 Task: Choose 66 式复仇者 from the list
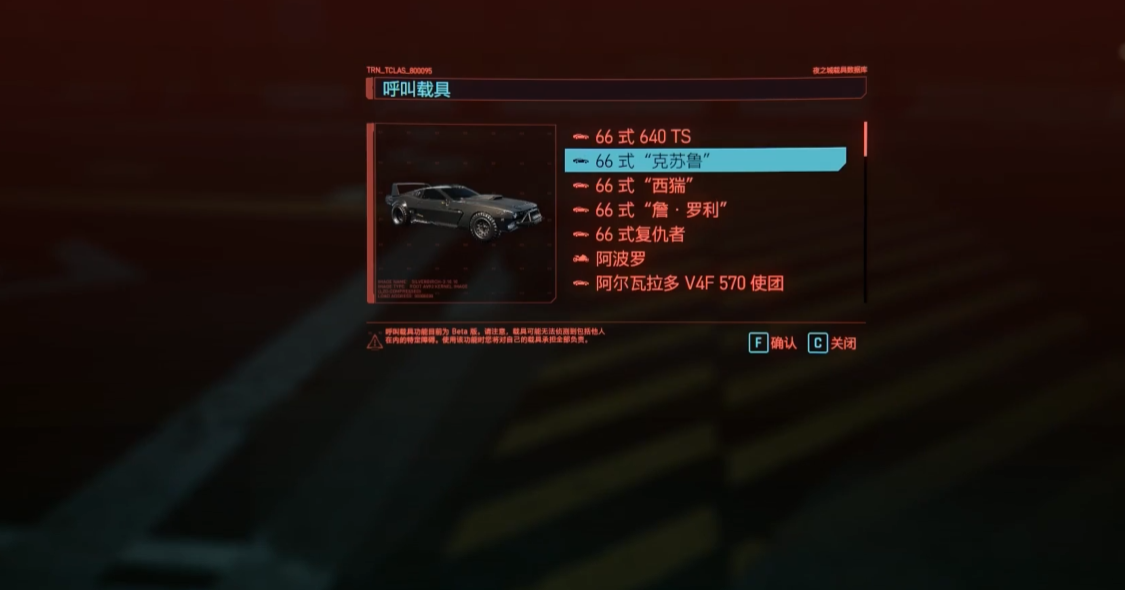click(640, 234)
